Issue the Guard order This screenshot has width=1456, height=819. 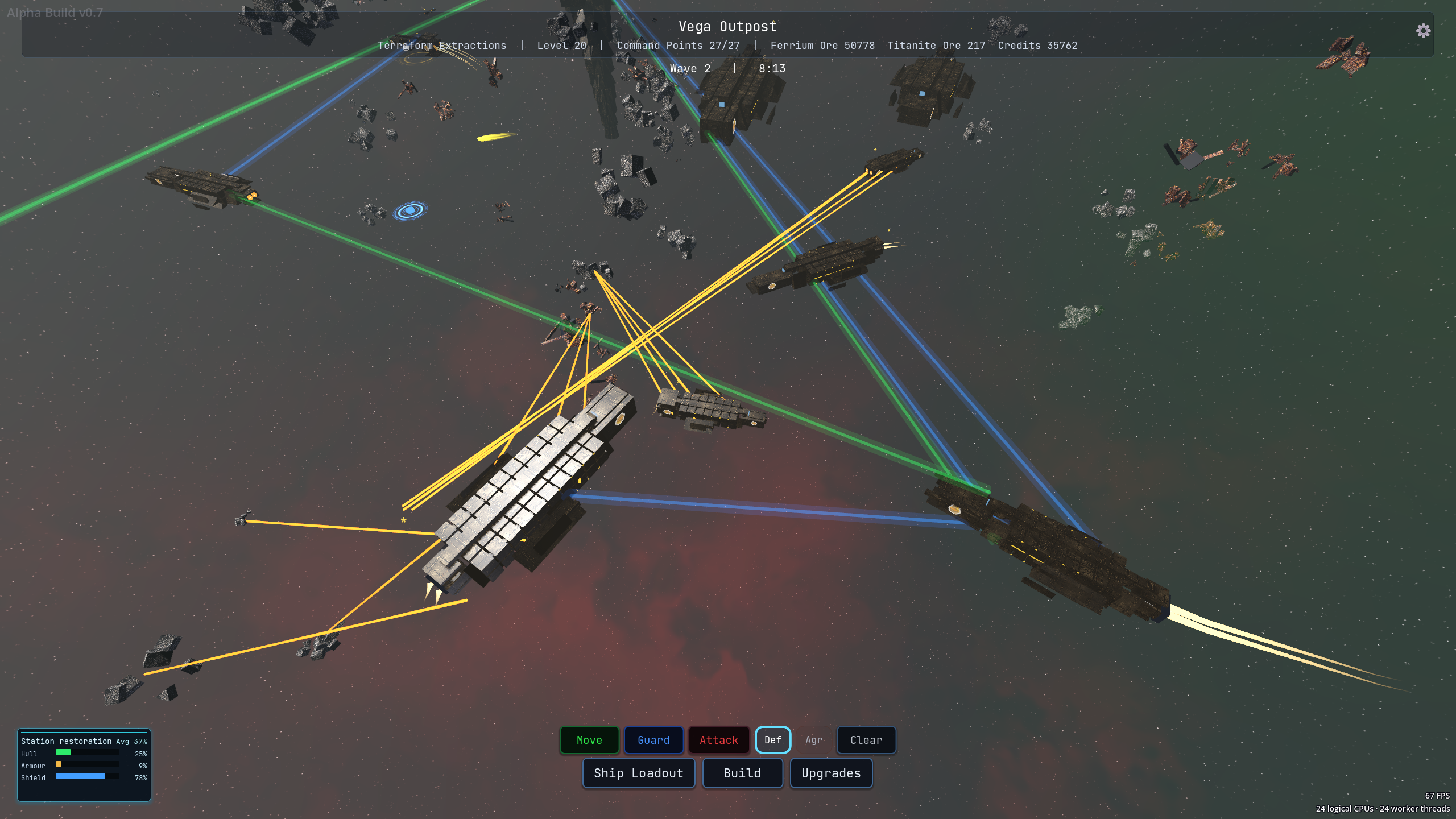pyautogui.click(x=653, y=740)
